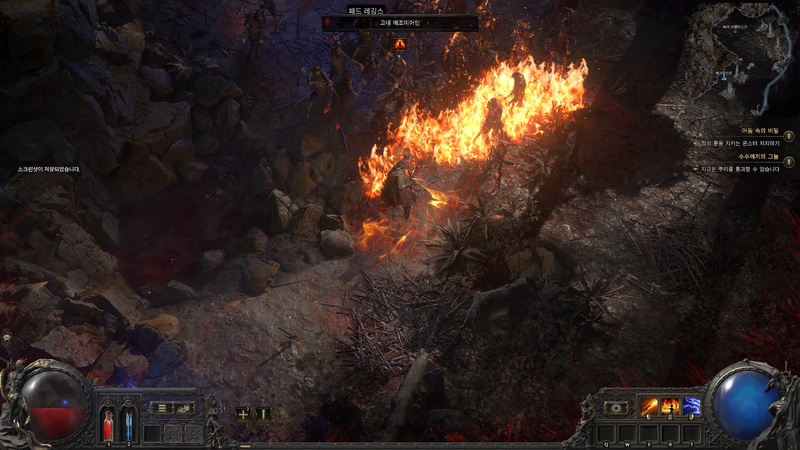This screenshot has height=450, width=800.
Task: Click the orange debuff icon under the enemy name
Action: (400, 43)
